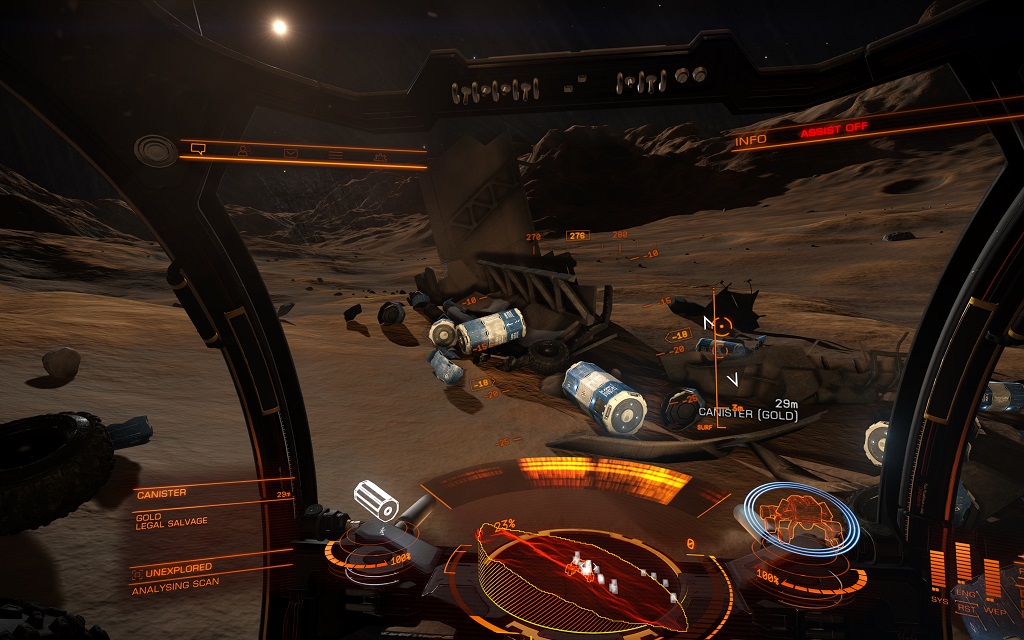The height and width of the screenshot is (640, 1024).
Task: Open the comms settings gear tab
Action: (380, 157)
